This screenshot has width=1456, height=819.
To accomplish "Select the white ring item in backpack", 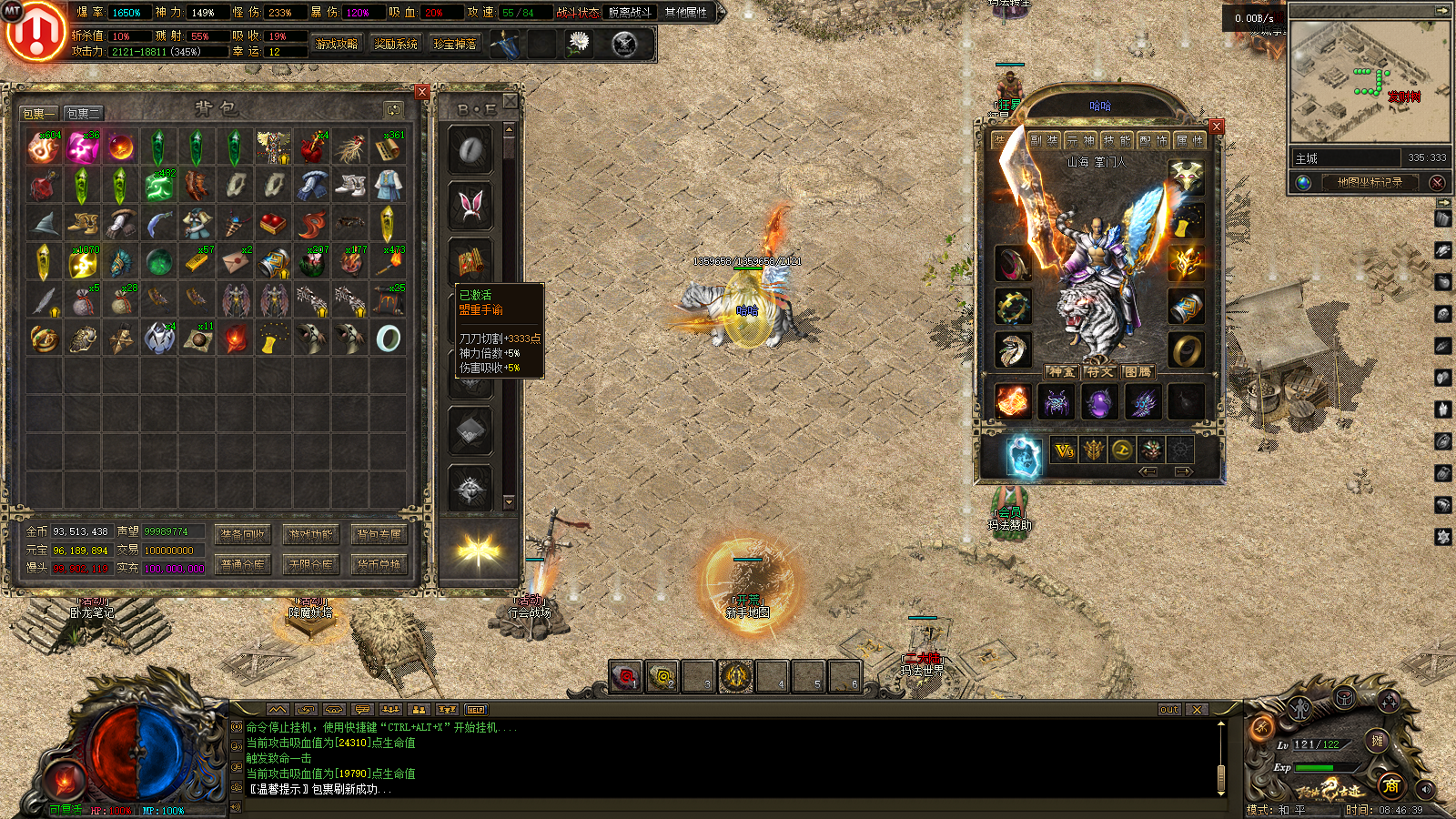I will pyautogui.click(x=389, y=339).
